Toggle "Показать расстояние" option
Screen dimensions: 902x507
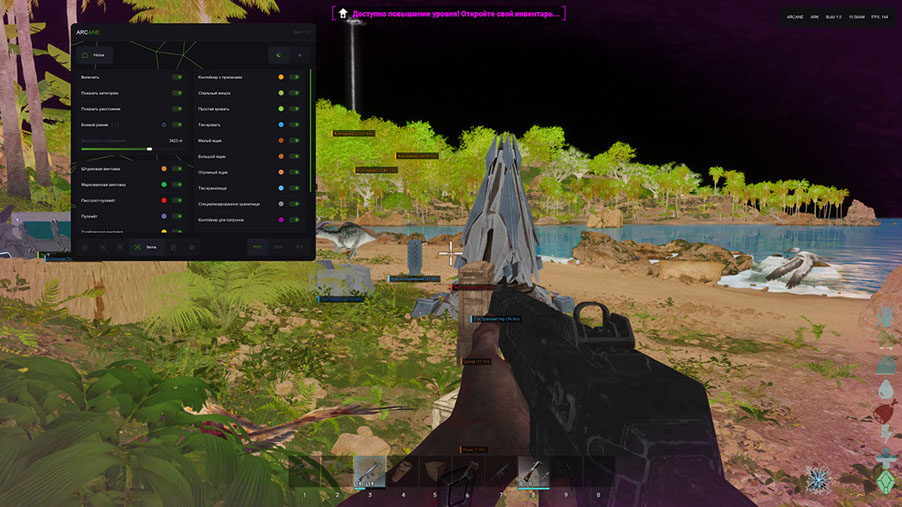tap(177, 108)
